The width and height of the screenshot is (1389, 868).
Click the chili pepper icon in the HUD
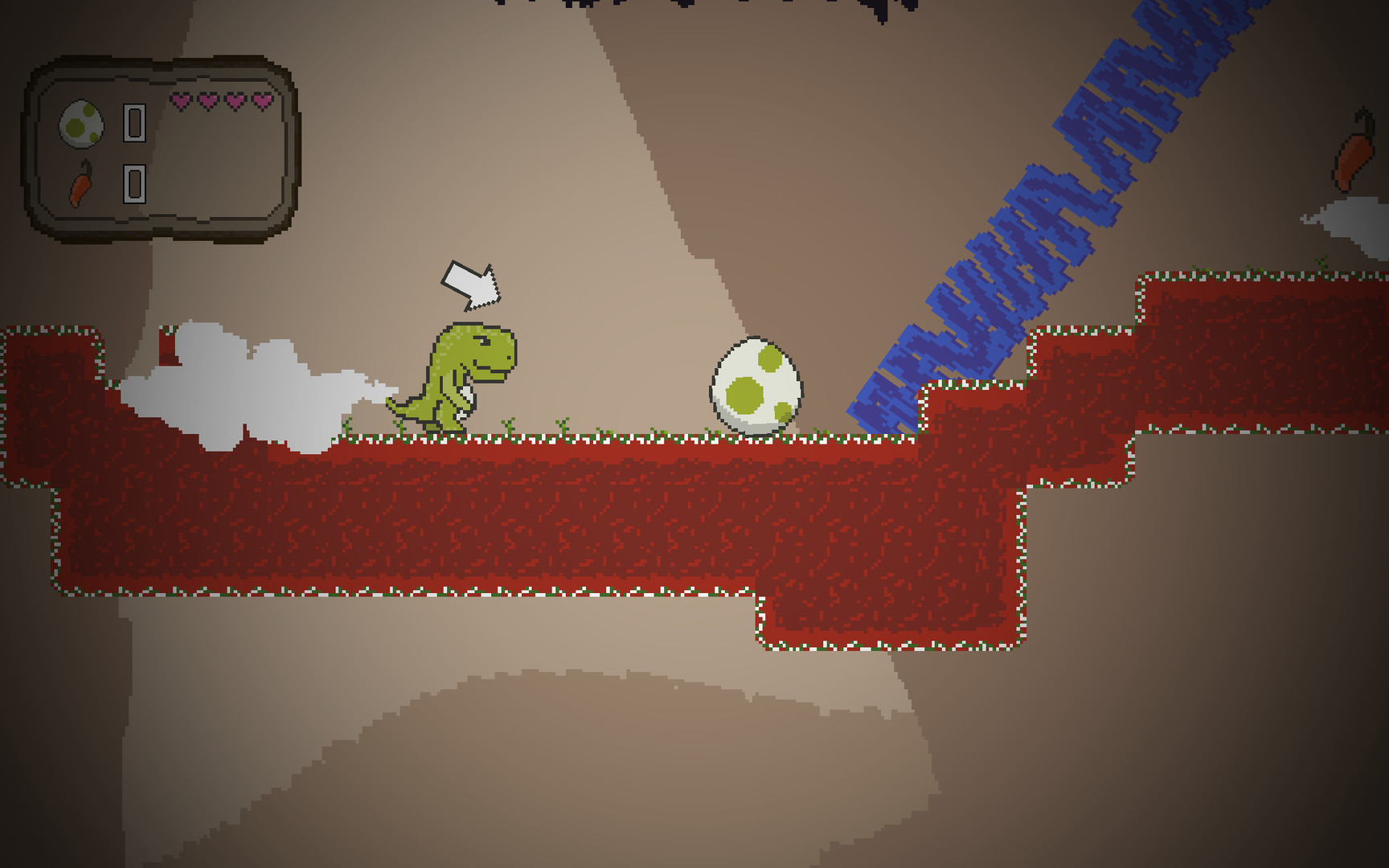[81, 186]
